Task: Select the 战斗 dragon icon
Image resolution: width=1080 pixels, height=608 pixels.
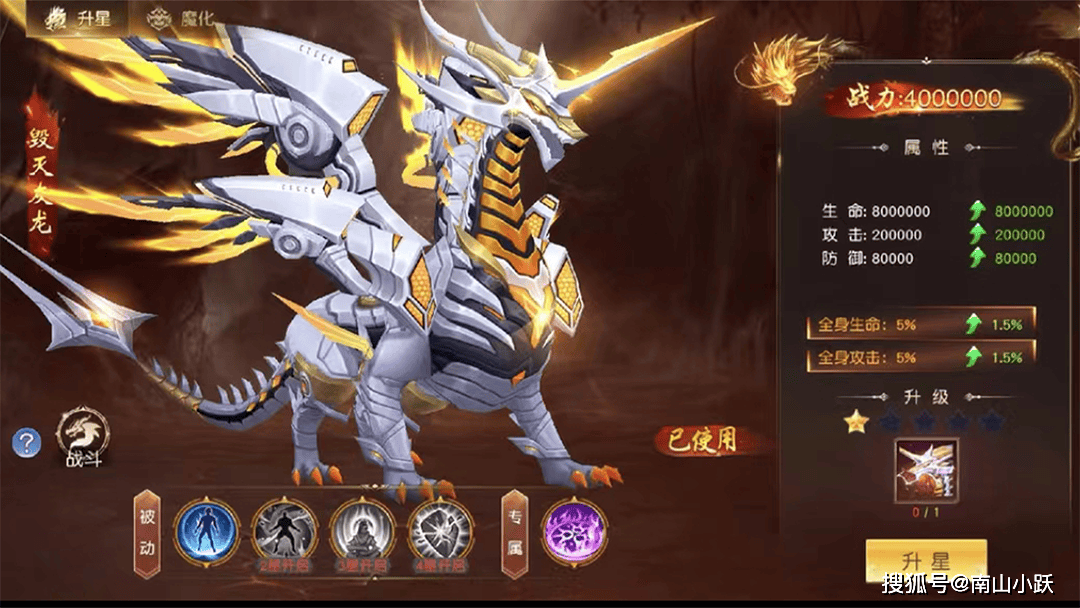Action: [x=83, y=436]
